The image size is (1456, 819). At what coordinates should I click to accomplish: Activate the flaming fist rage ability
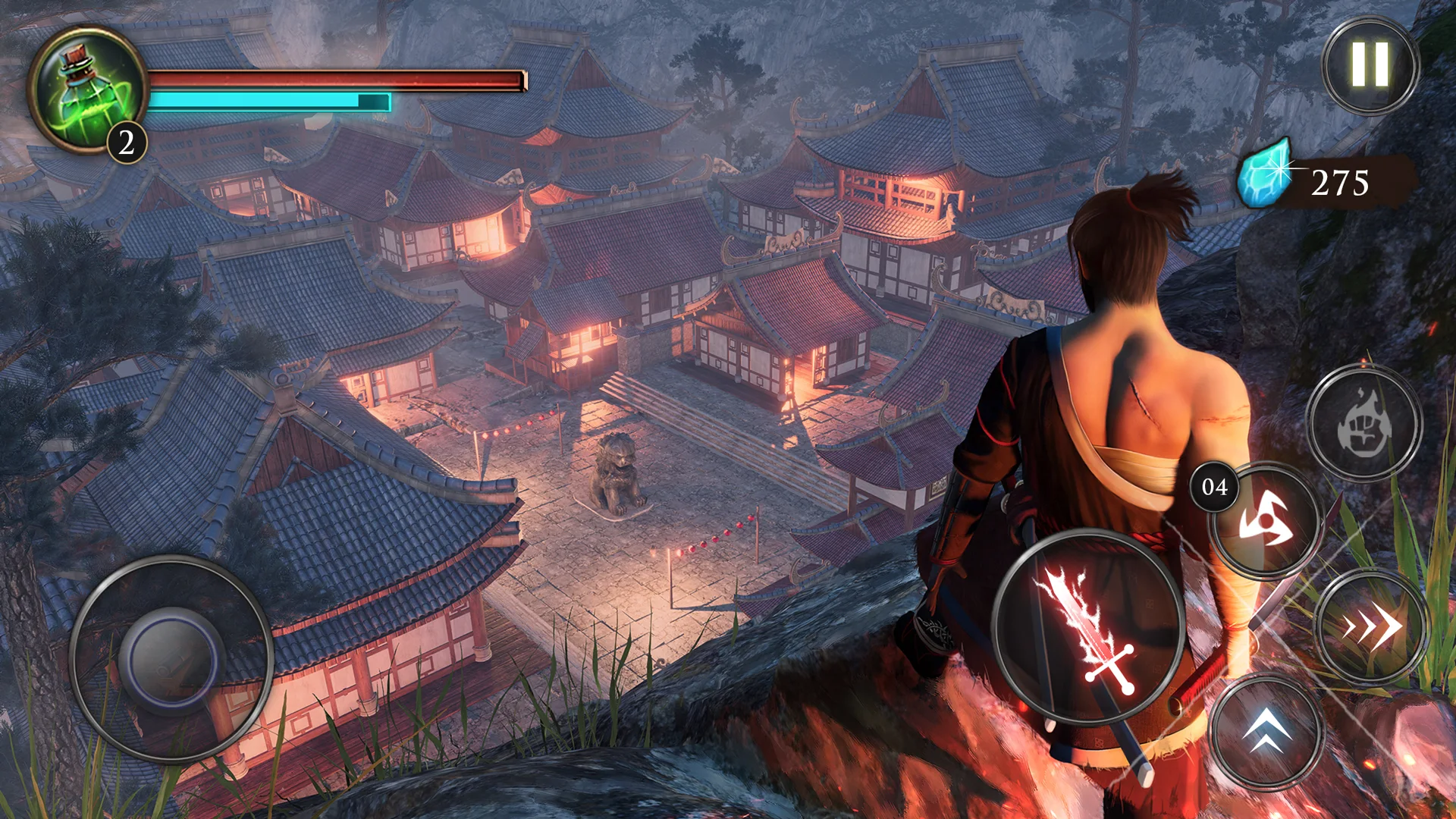[1363, 423]
